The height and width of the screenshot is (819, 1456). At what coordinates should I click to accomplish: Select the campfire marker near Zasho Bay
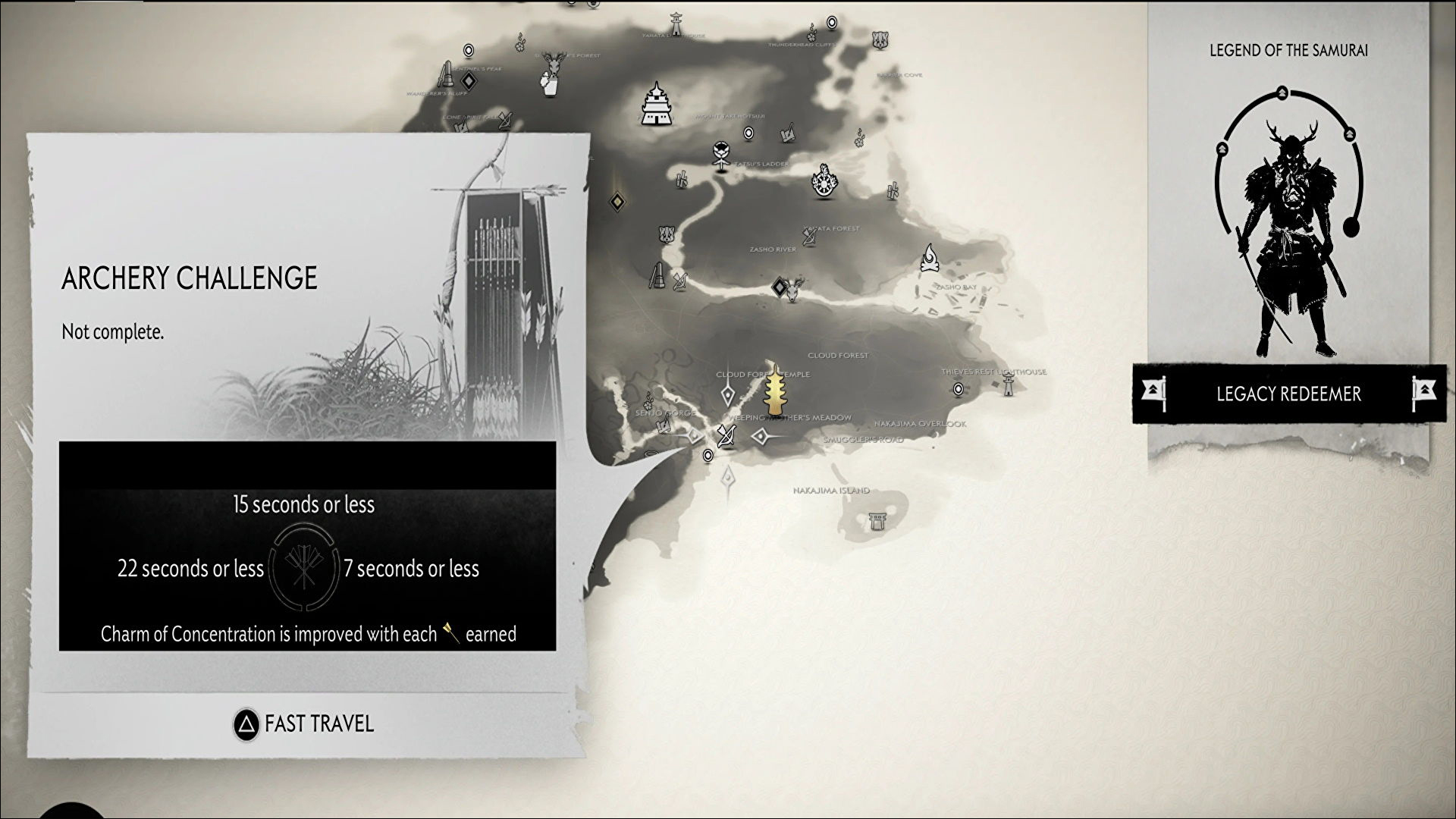(930, 258)
